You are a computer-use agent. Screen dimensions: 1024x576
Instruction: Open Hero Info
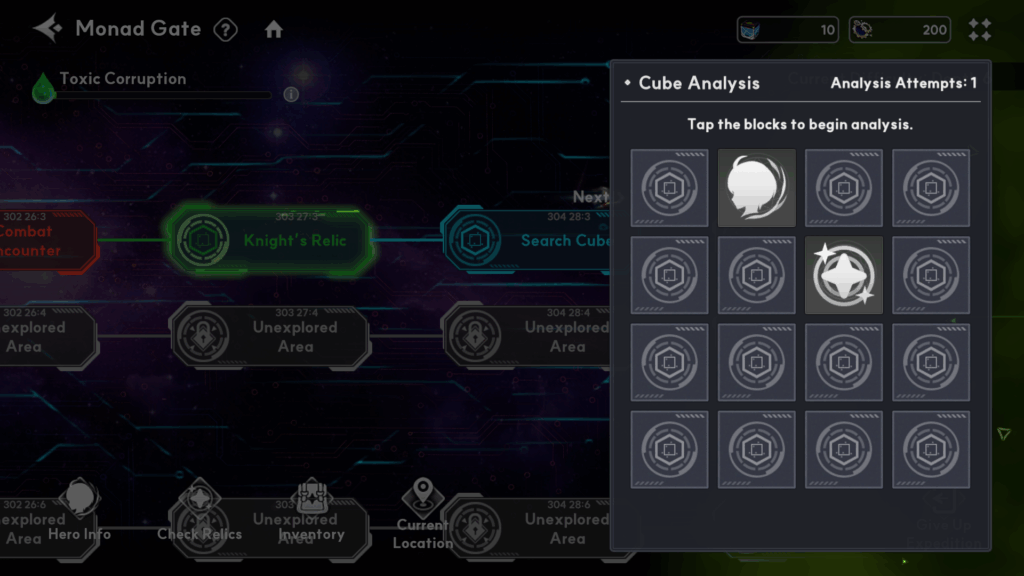click(x=80, y=510)
